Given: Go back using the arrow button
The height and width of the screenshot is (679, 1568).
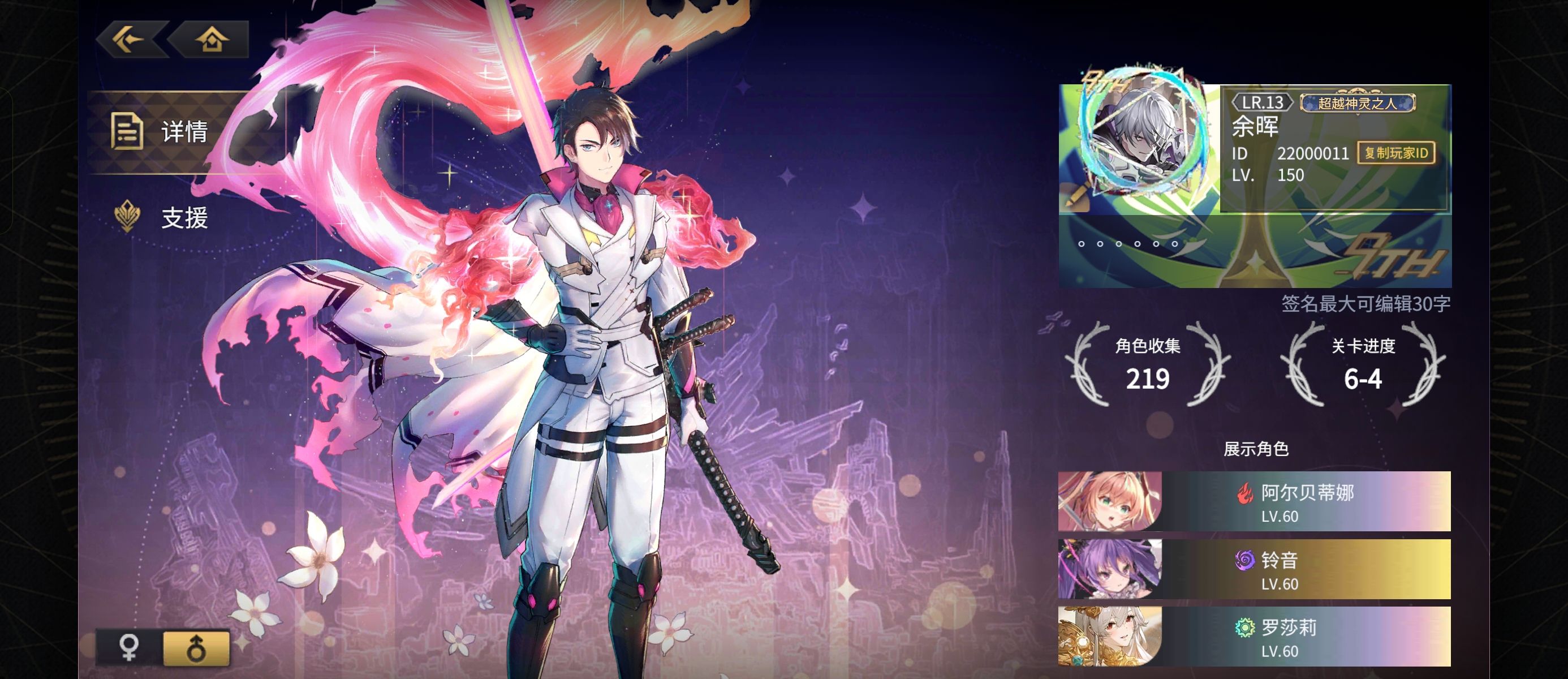Looking at the screenshot, I should (x=130, y=40).
